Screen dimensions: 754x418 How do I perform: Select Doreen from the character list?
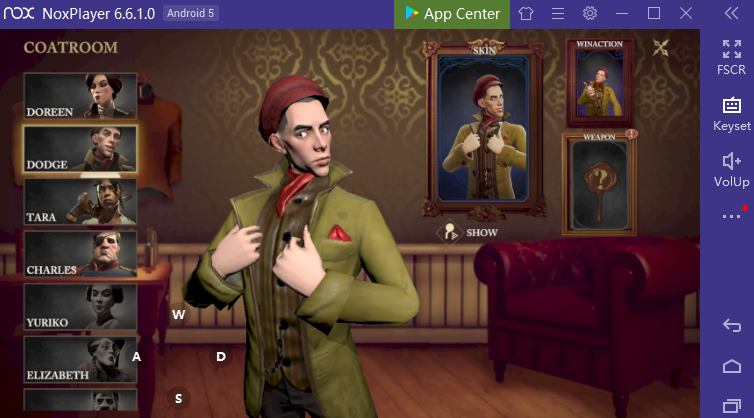click(80, 96)
